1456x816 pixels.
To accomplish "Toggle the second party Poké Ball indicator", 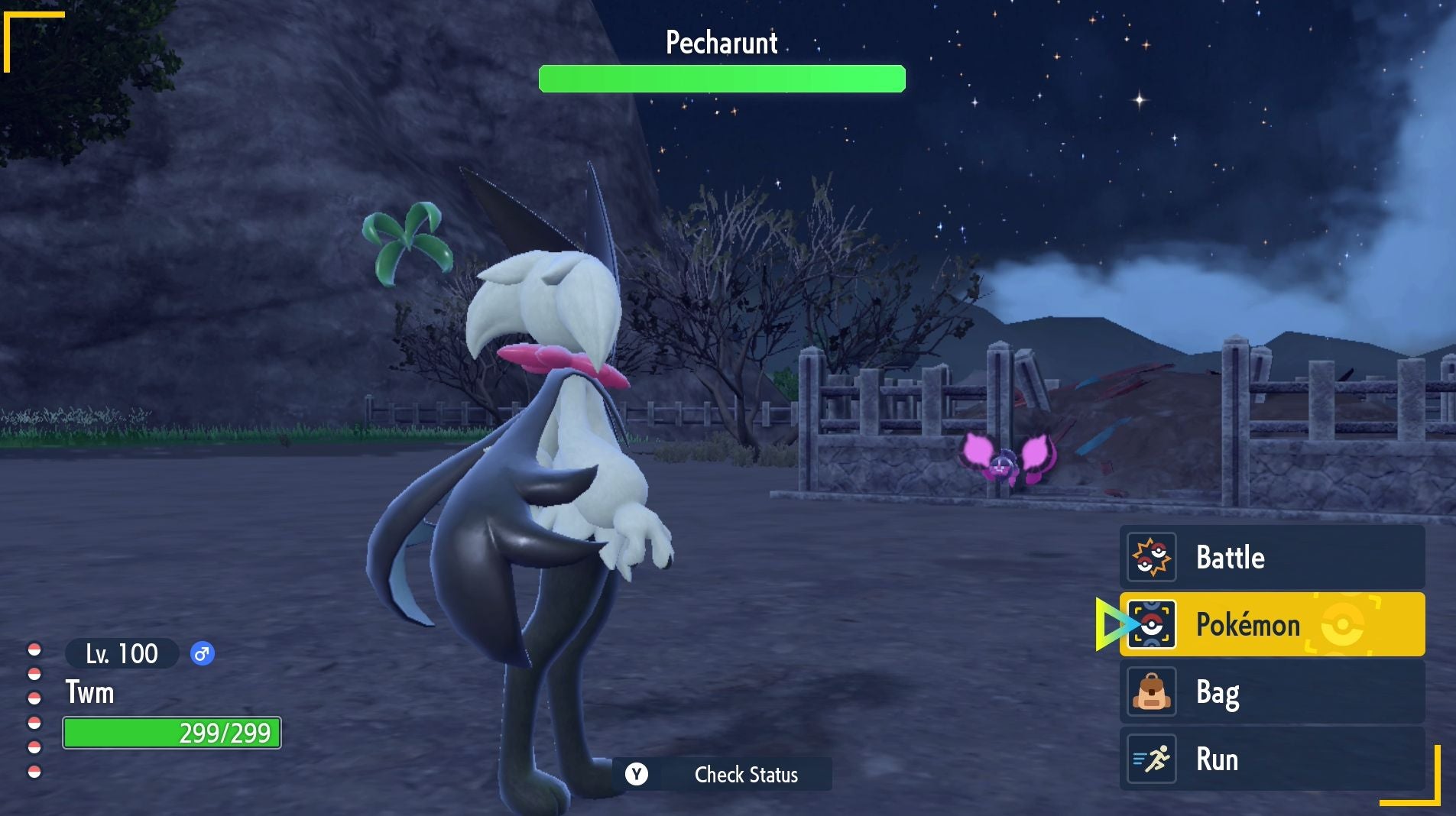I will click(x=34, y=675).
